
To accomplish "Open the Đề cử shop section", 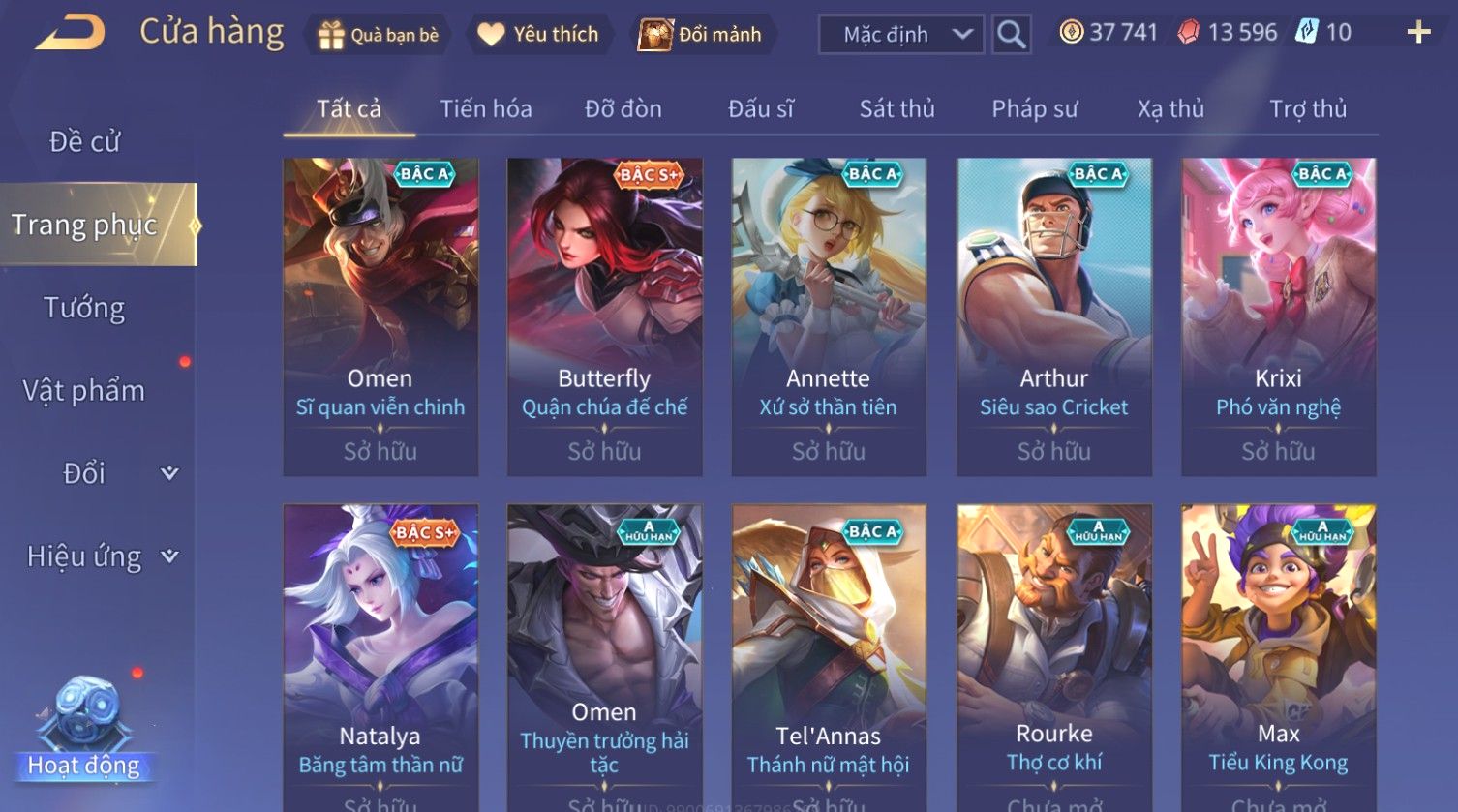I will pos(85,142).
